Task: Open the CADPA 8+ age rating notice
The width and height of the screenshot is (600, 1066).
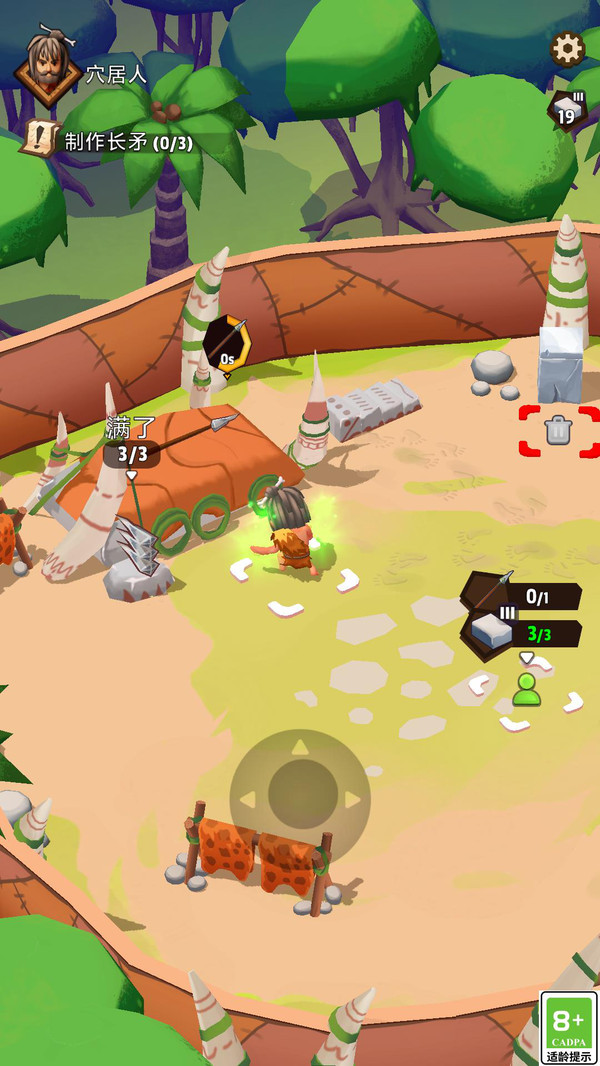Action: (x=569, y=1027)
